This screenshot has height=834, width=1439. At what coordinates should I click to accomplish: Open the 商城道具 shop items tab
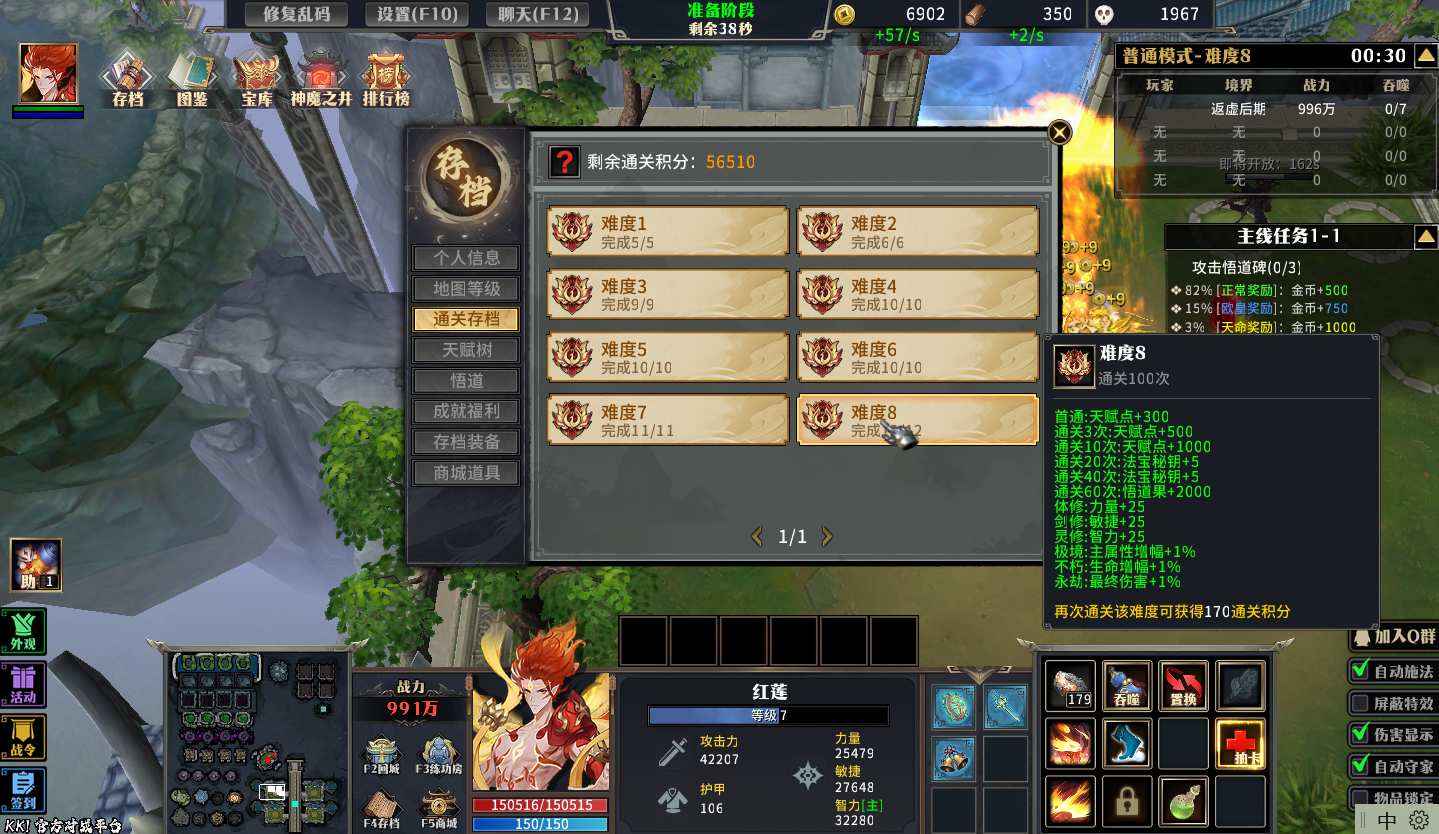(466, 473)
